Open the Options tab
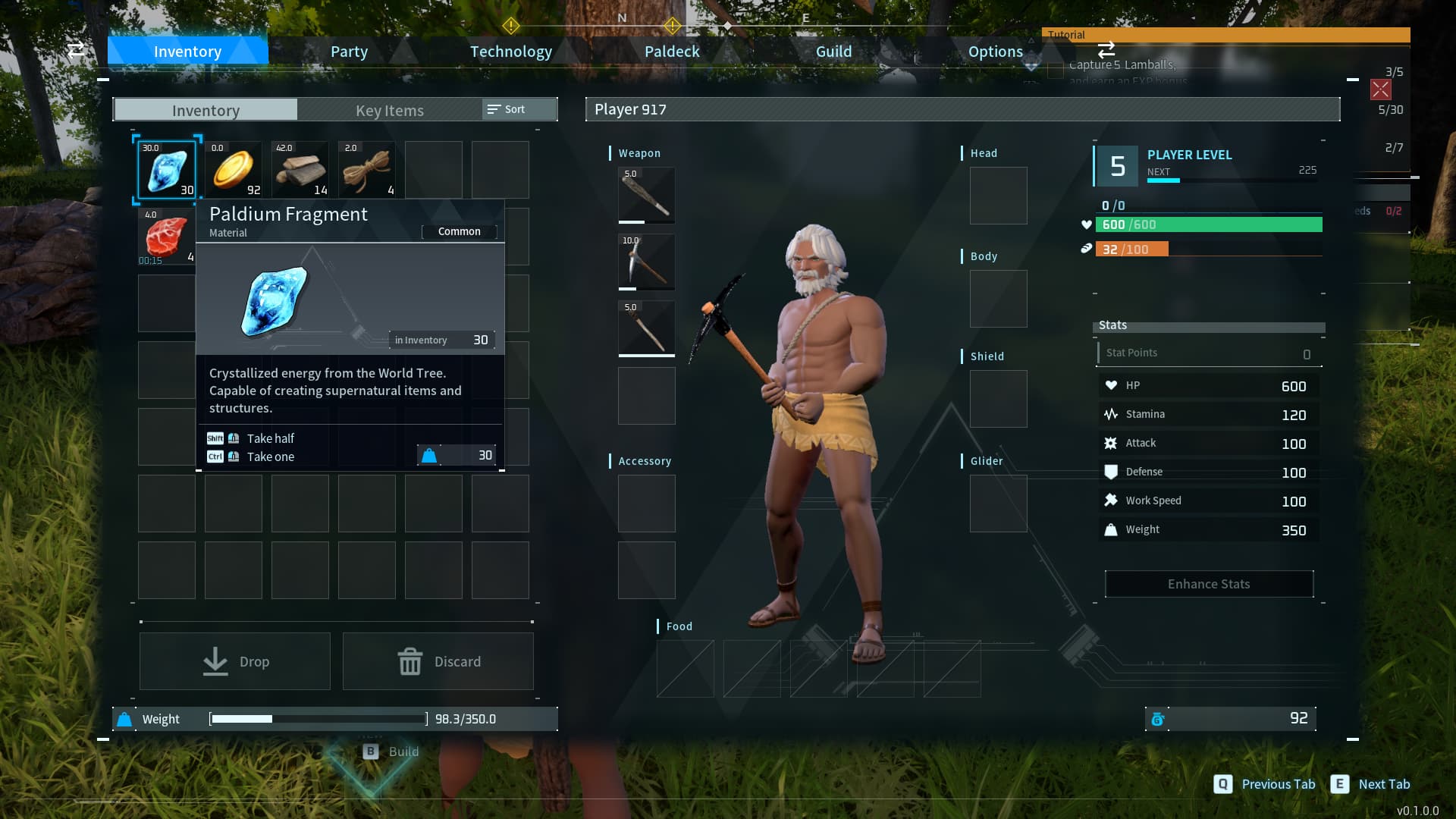 click(x=995, y=52)
